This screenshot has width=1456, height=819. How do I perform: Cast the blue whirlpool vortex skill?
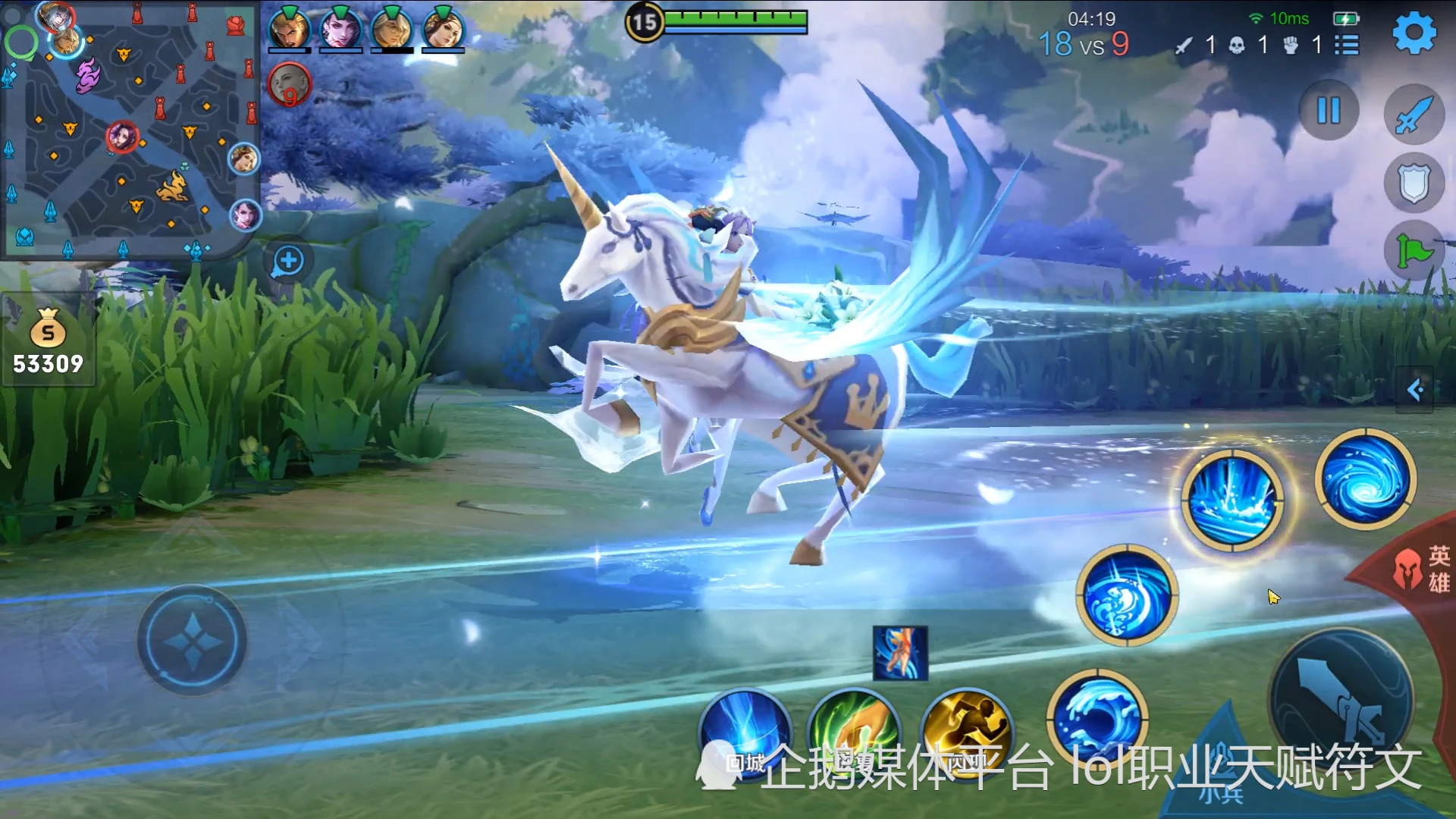pyautogui.click(x=1366, y=479)
